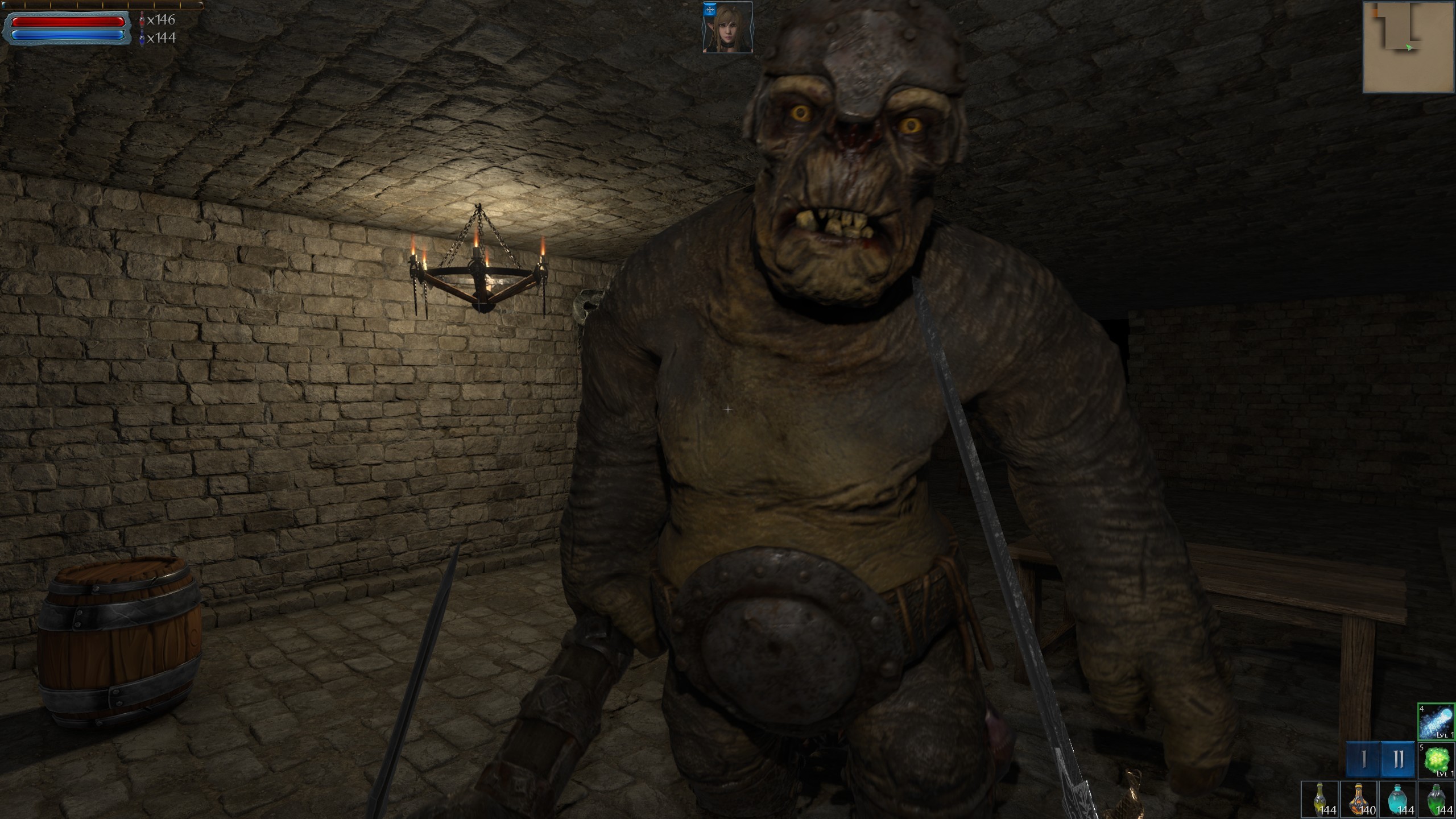Click the player arrow on the minimap
Image resolution: width=1456 pixels, height=819 pixels.
tap(1409, 47)
